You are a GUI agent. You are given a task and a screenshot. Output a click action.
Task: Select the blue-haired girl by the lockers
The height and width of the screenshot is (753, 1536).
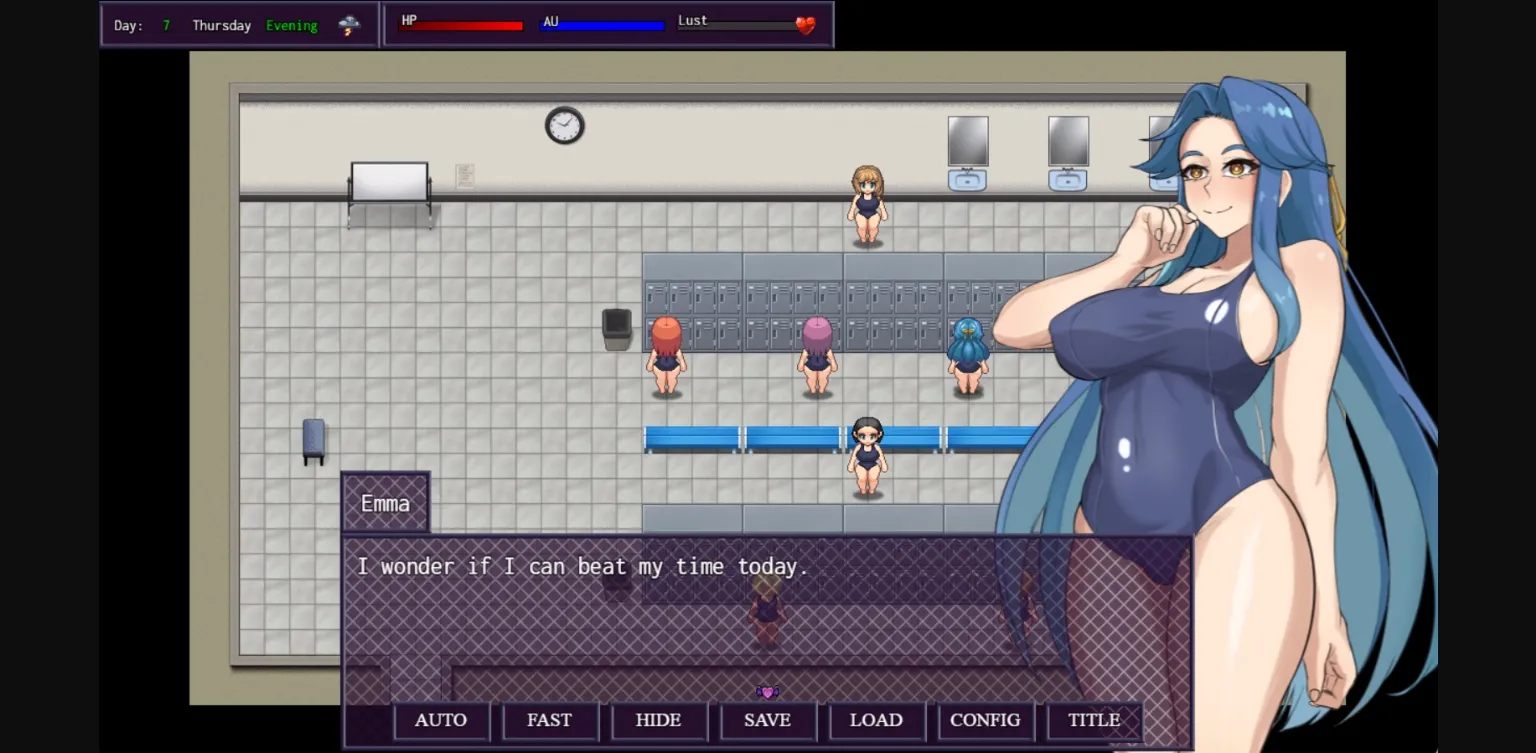(967, 352)
